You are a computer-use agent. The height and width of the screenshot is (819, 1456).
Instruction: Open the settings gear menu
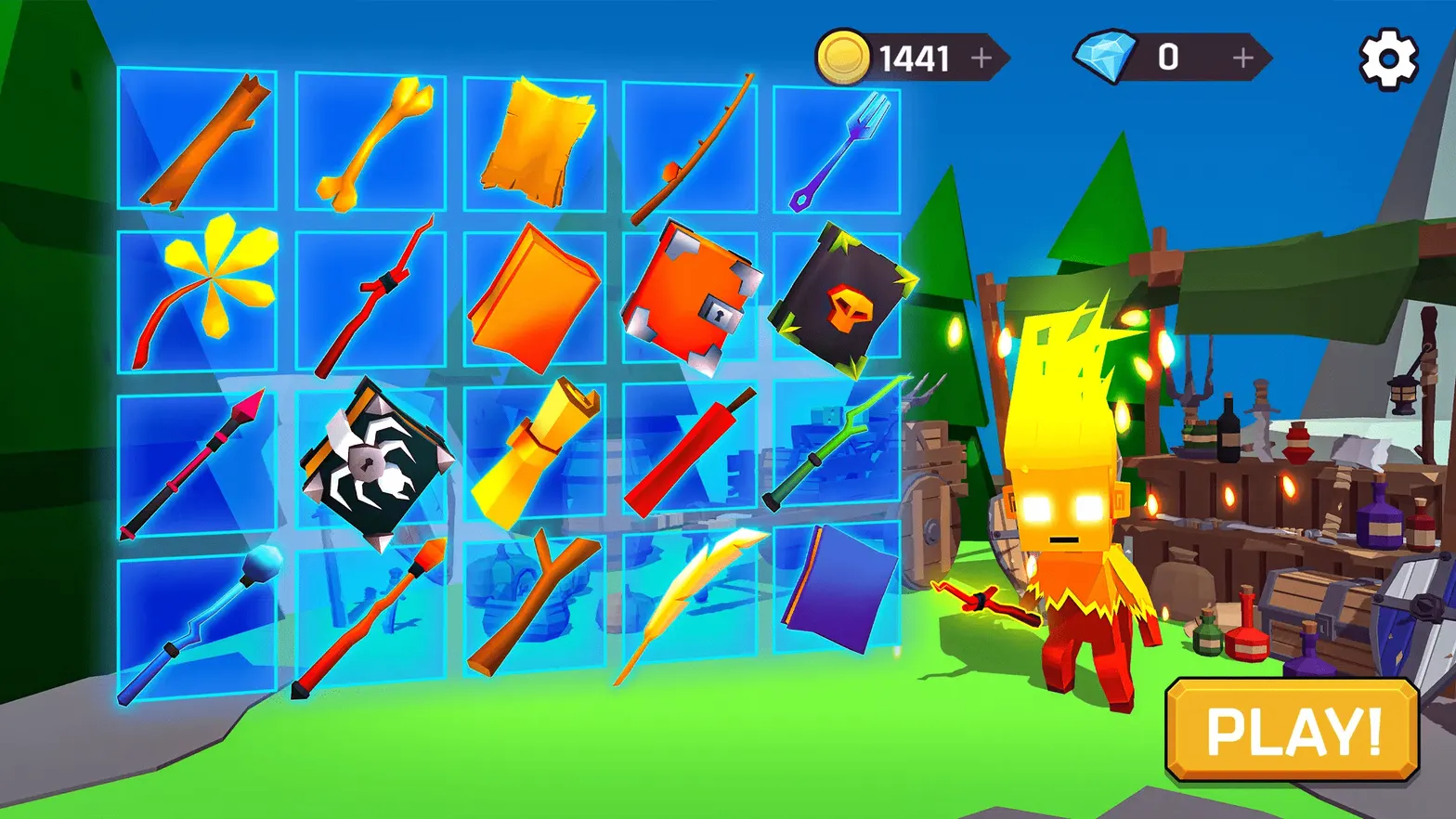tap(1387, 56)
